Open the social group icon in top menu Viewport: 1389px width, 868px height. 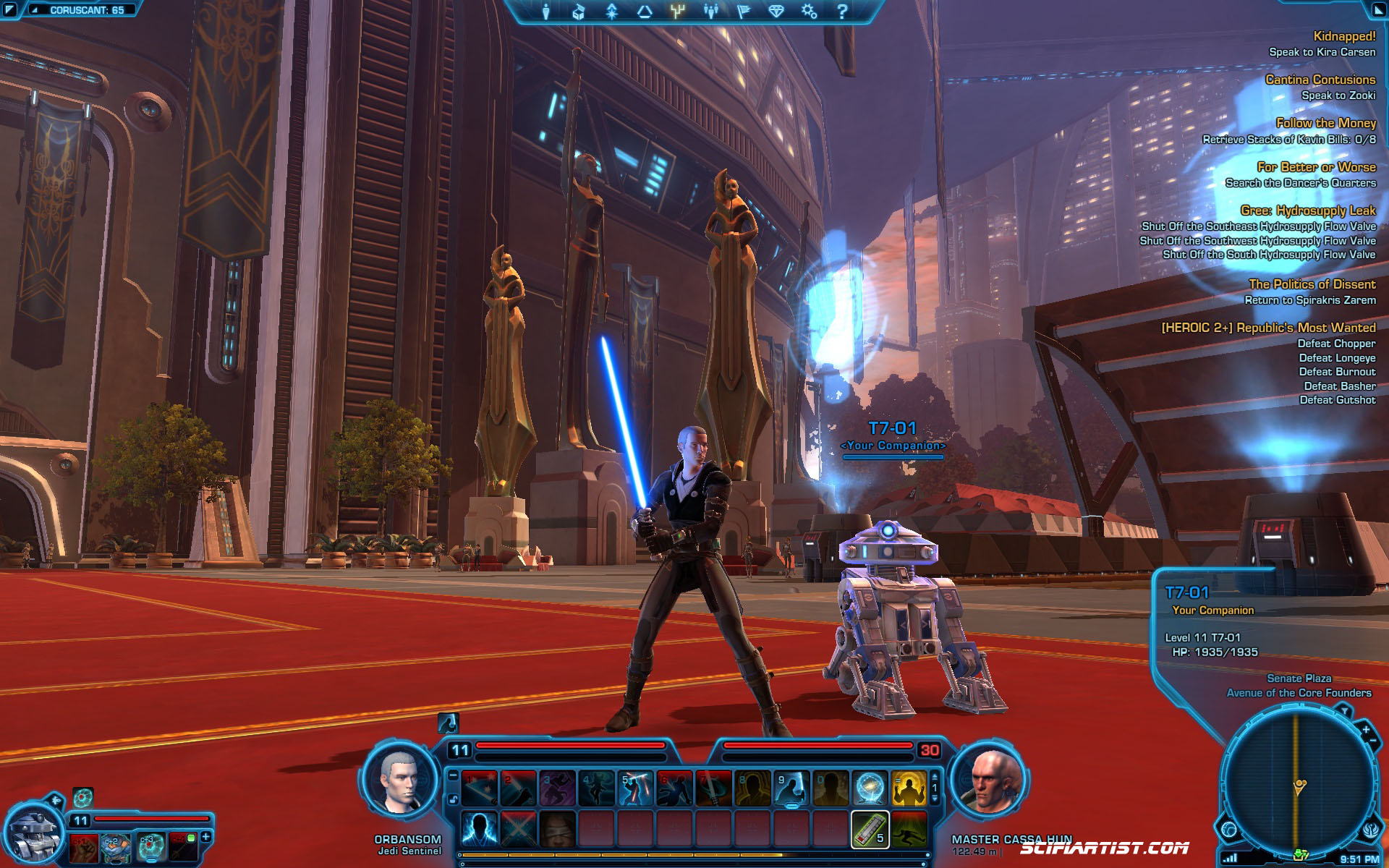710,12
